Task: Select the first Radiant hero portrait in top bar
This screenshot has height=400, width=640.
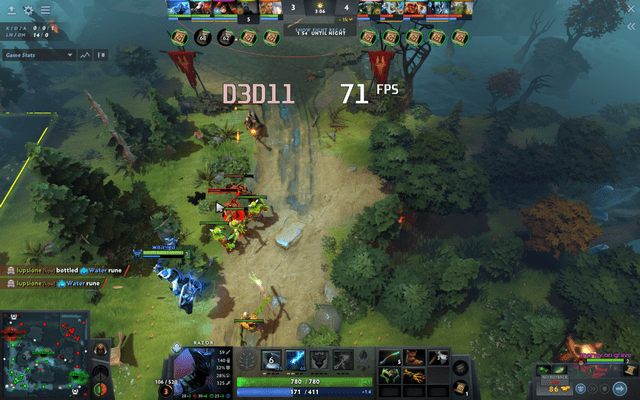Action: [178, 9]
